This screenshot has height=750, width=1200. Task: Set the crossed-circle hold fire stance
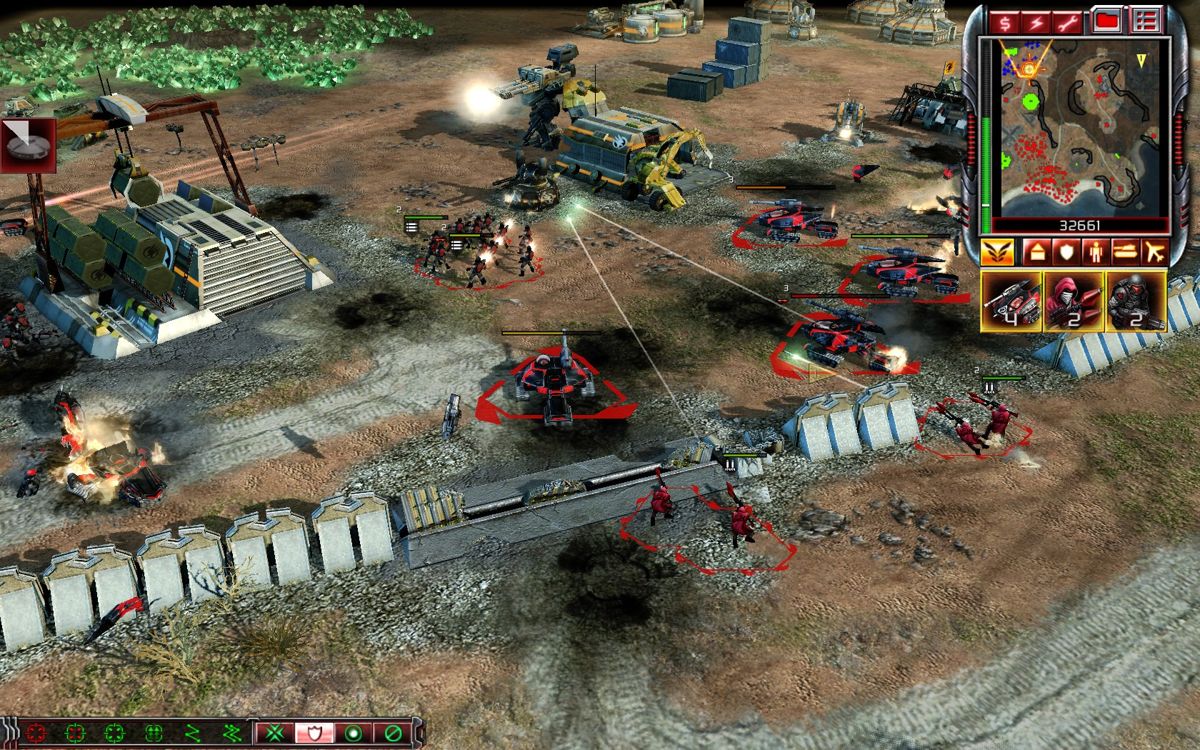point(392,732)
